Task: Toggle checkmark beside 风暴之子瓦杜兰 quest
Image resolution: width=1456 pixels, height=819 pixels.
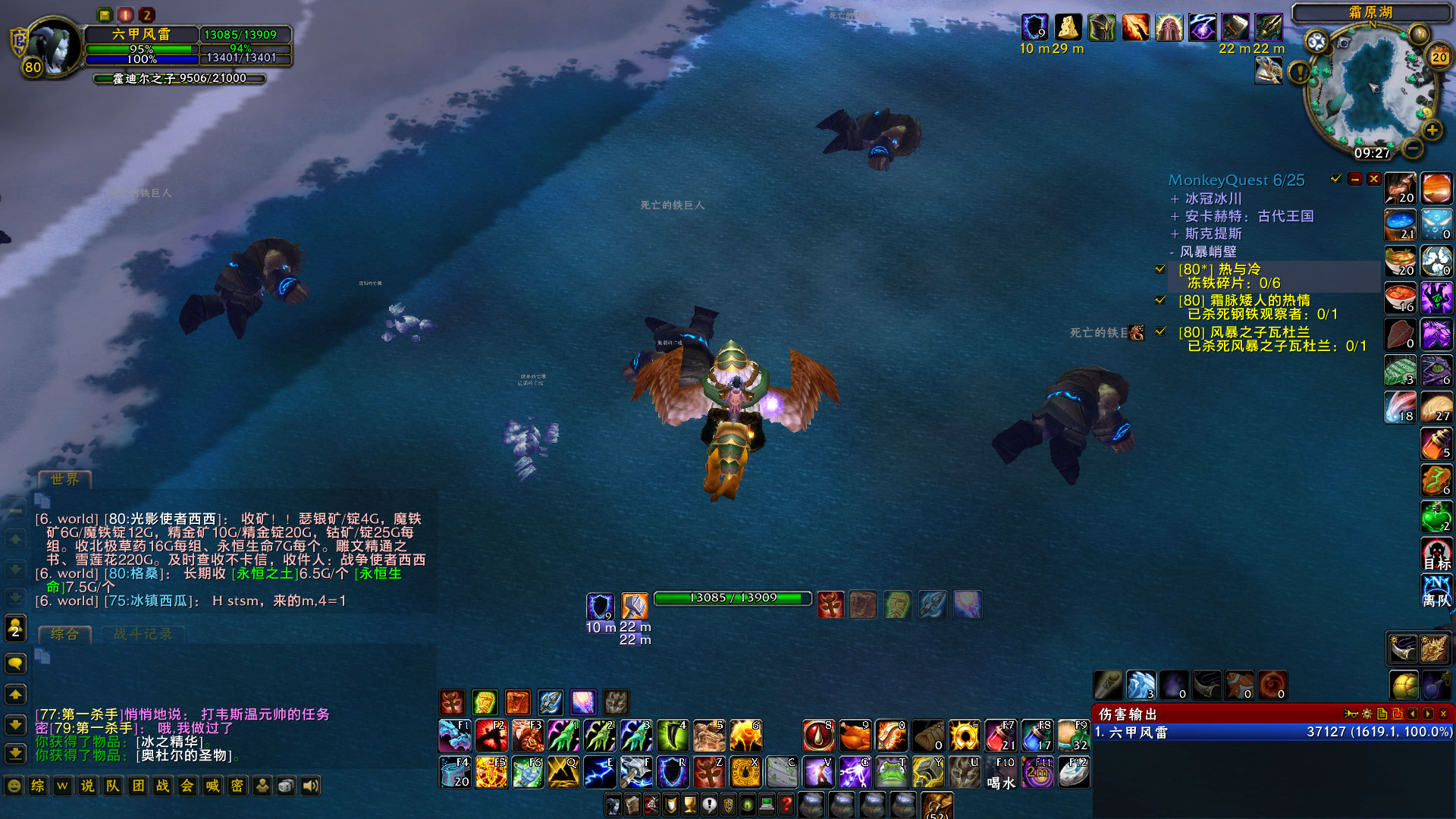Action: tap(1159, 331)
